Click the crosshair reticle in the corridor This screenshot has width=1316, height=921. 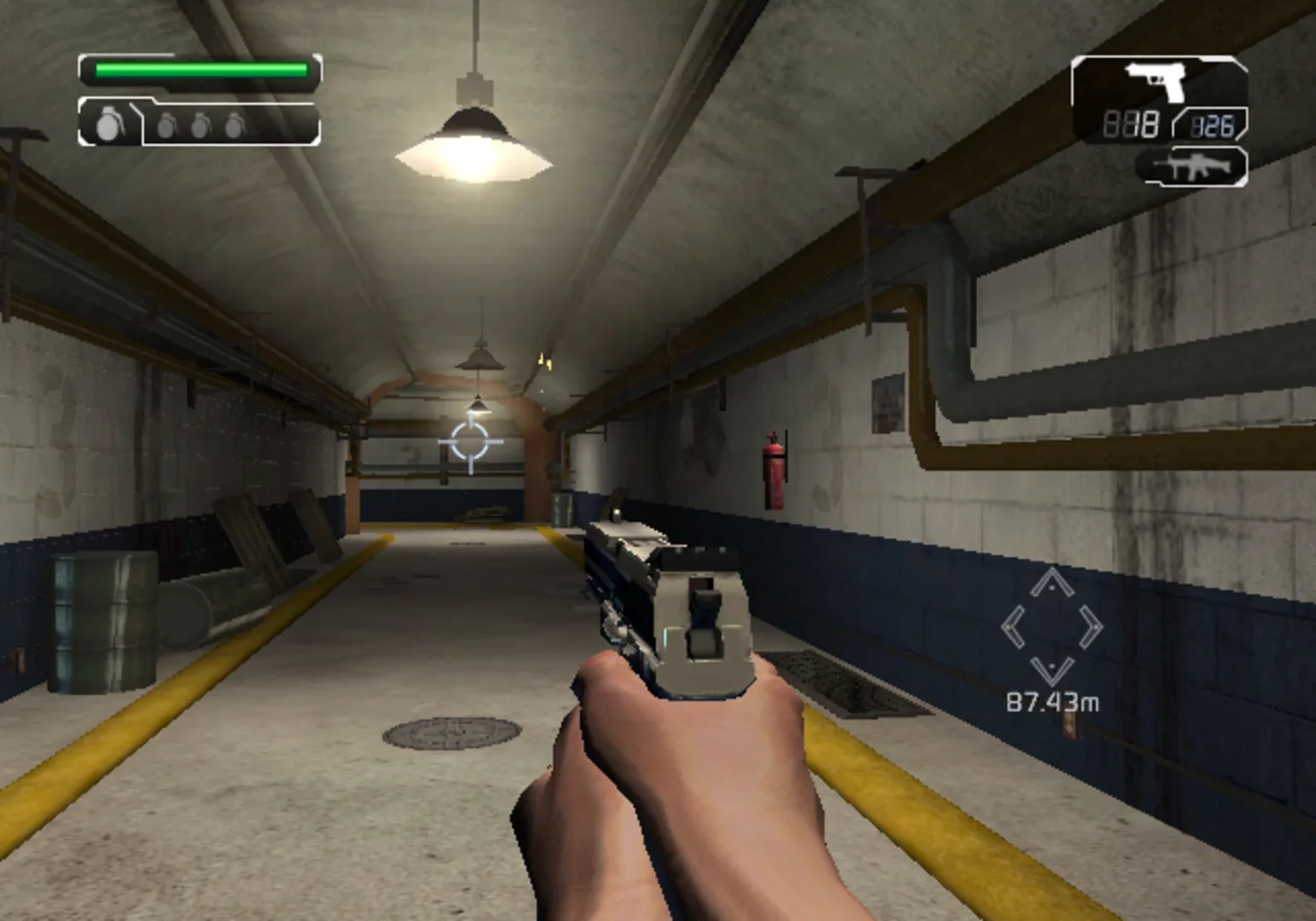(470, 443)
